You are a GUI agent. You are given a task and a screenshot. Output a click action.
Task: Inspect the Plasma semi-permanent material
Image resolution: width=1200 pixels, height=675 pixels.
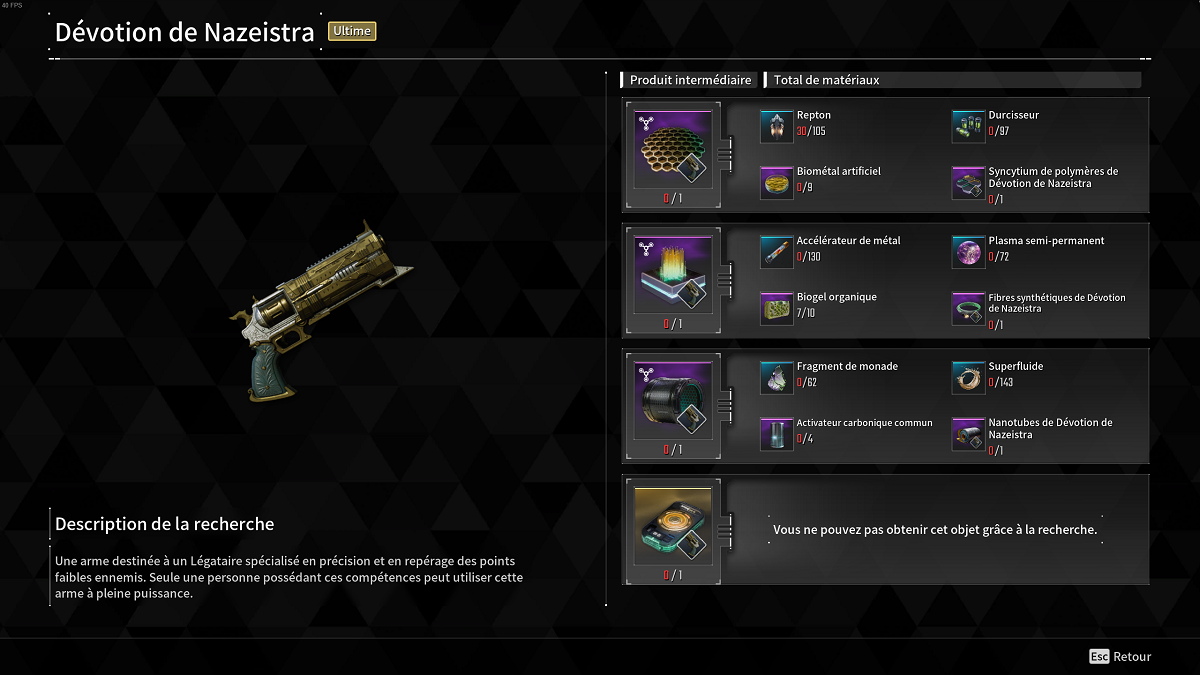[x=968, y=253]
